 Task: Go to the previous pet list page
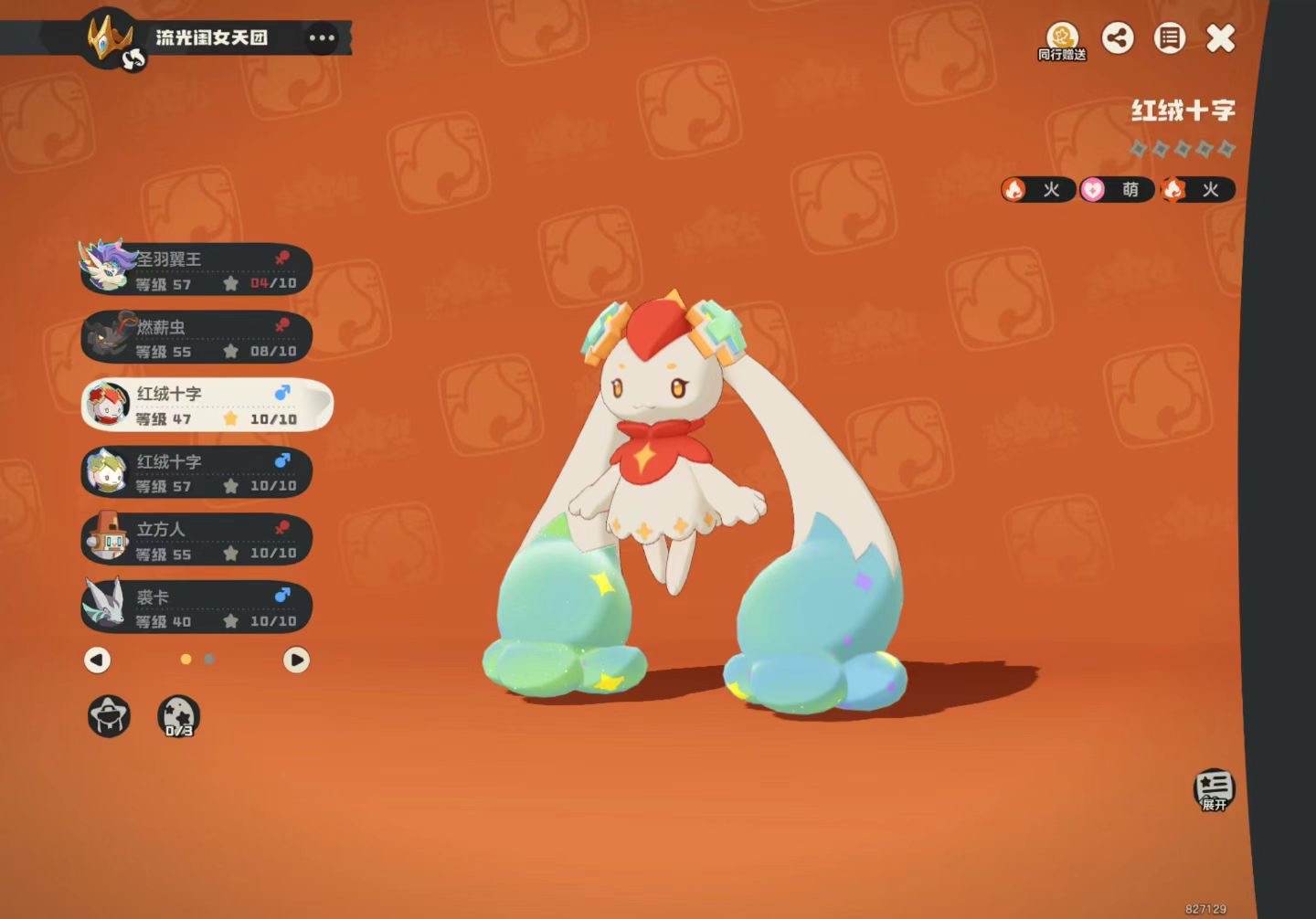click(98, 660)
